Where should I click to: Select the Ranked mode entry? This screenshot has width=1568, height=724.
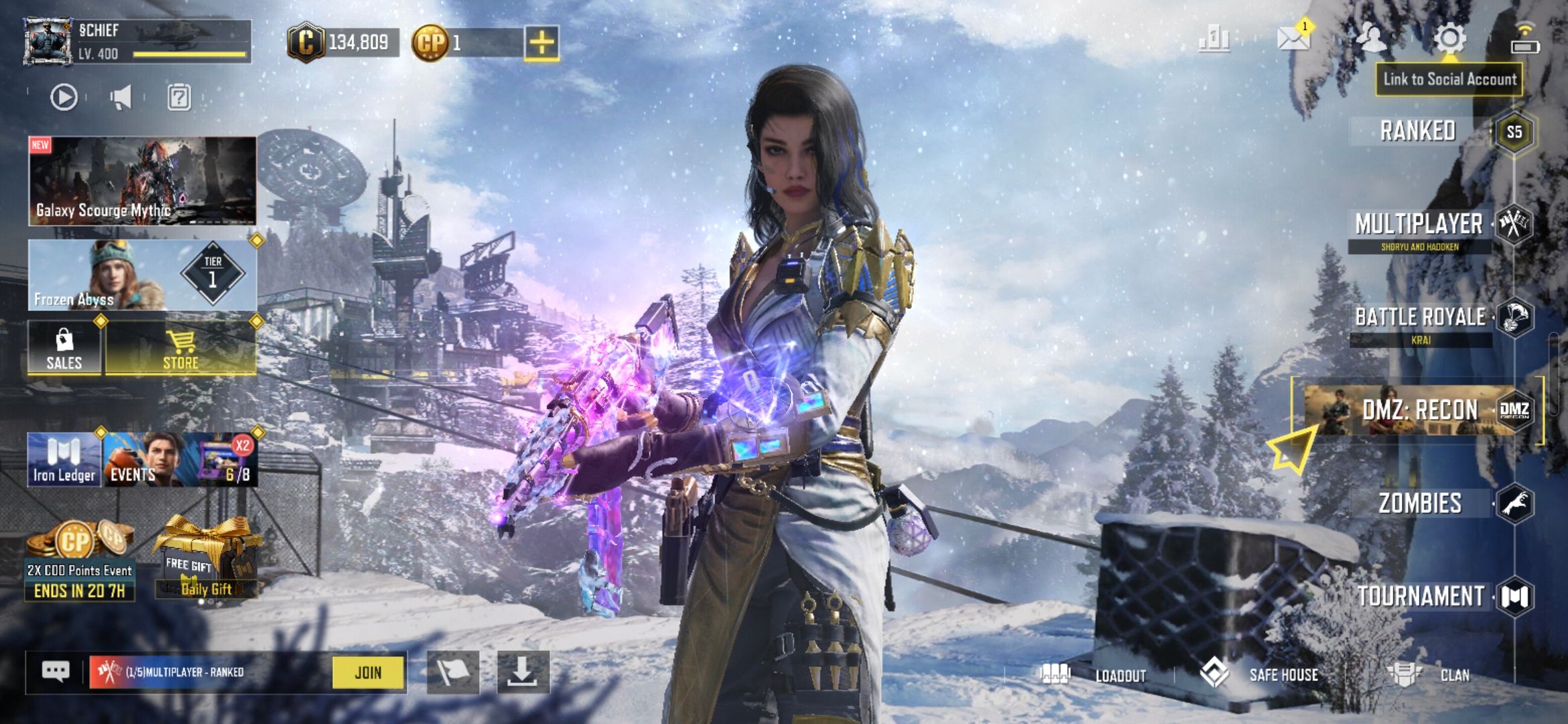click(1418, 131)
